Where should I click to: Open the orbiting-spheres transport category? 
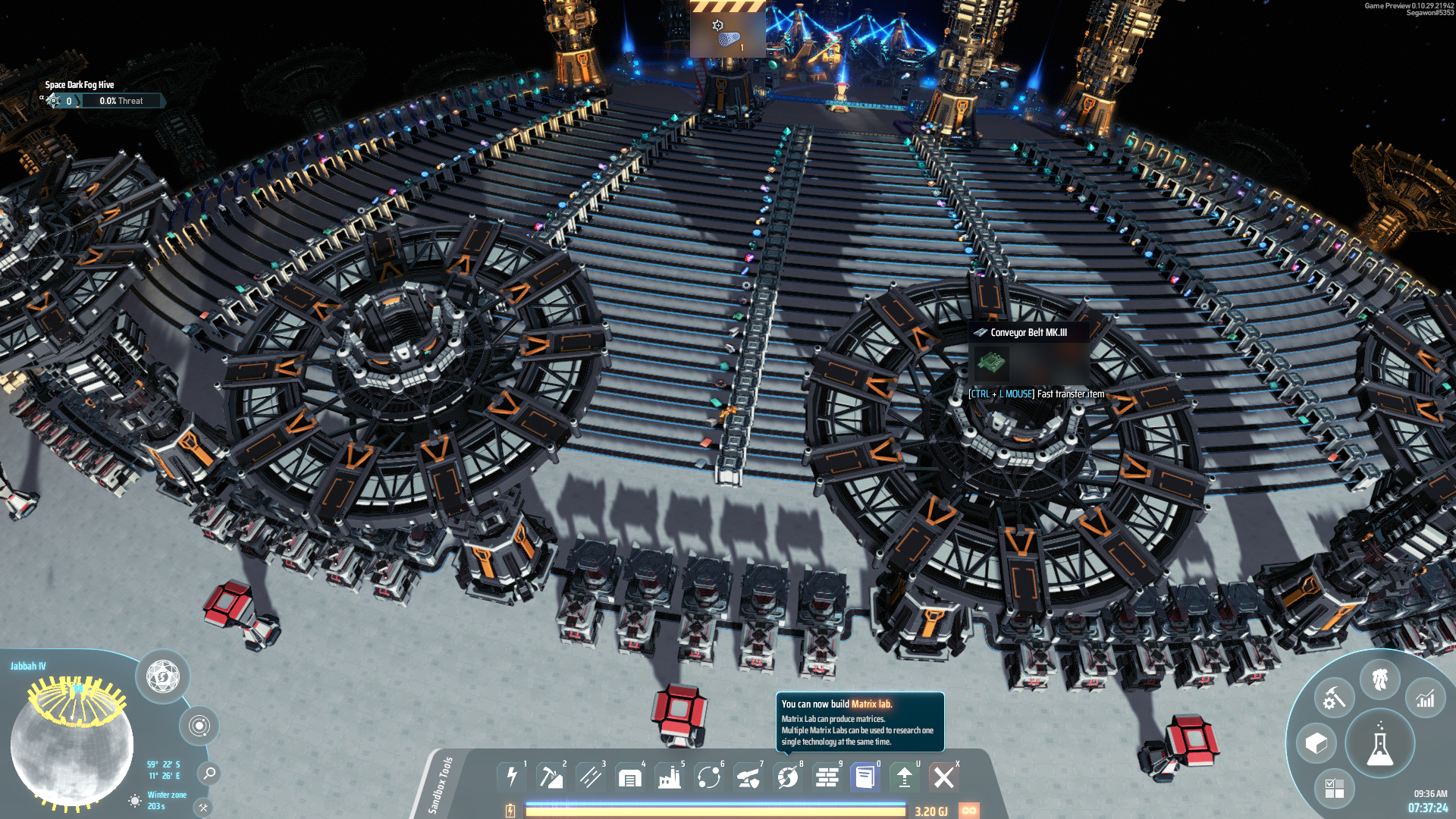[709, 777]
